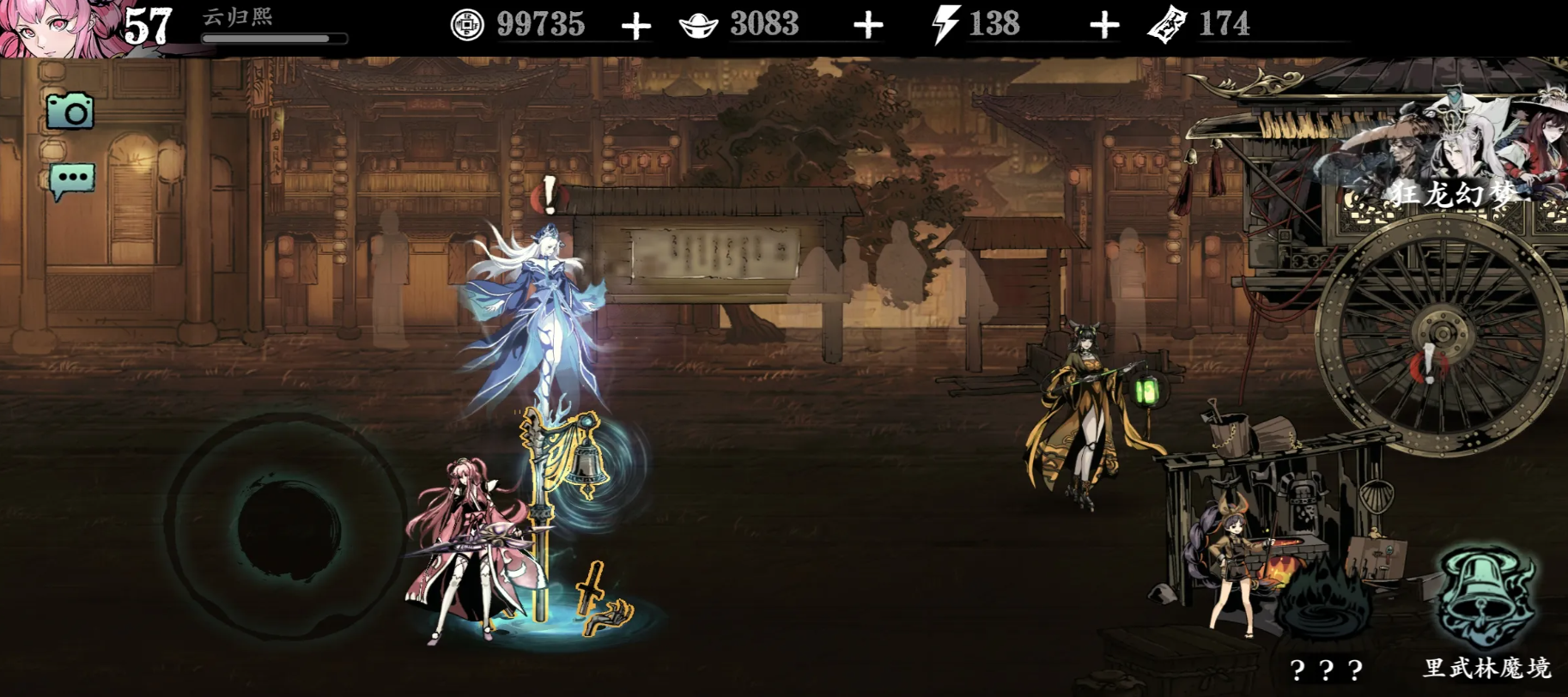Click the plus next to 99735 coins

click(x=635, y=26)
